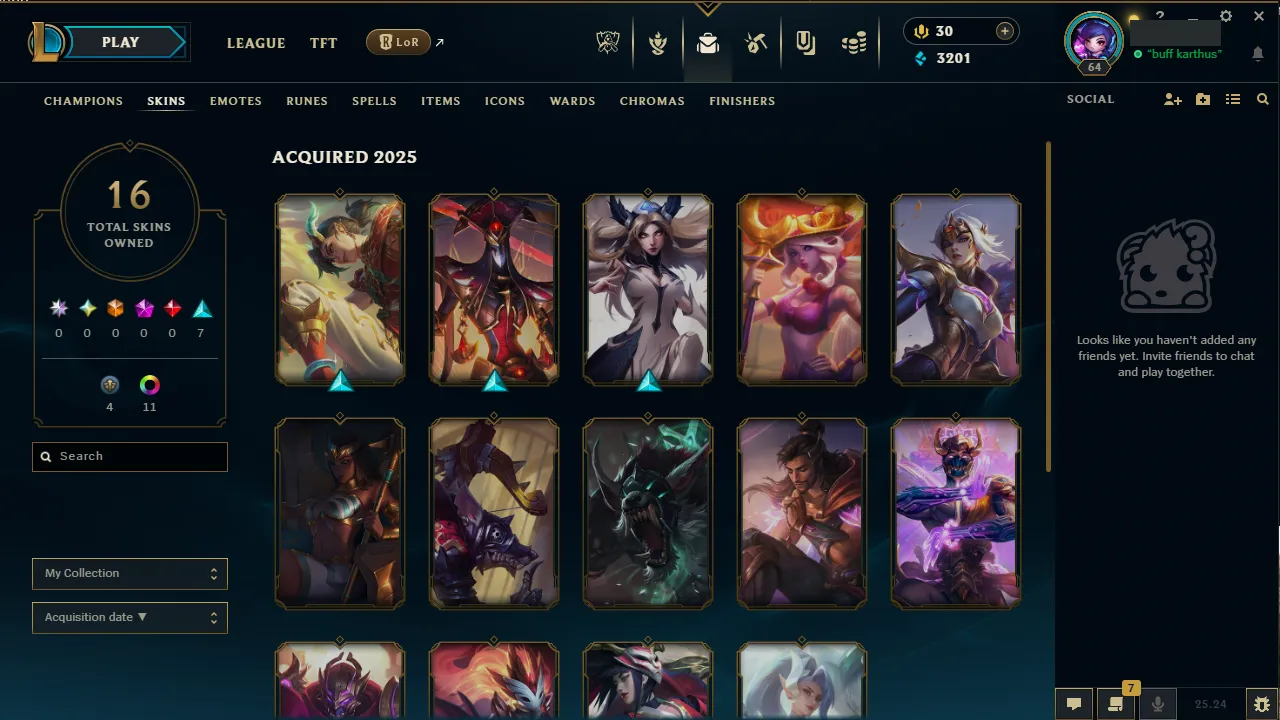This screenshot has height=720, width=1280.
Task: Open the CHROMAS tab
Action: [652, 101]
